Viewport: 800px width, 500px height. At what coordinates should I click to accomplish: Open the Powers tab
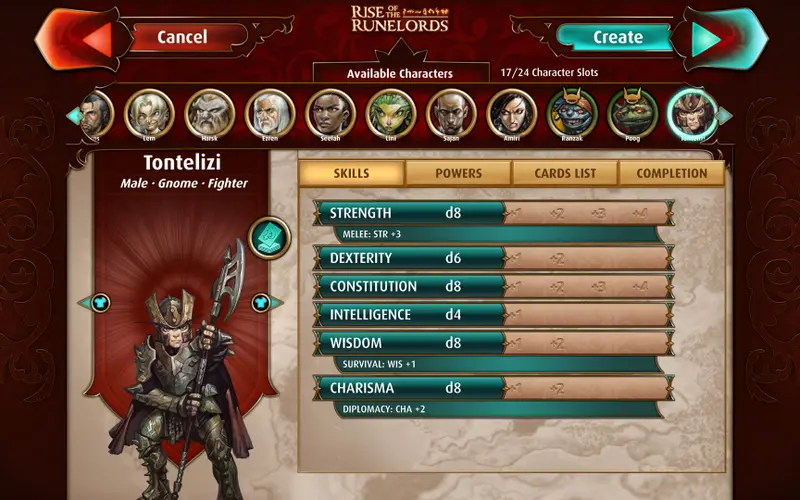click(x=458, y=173)
